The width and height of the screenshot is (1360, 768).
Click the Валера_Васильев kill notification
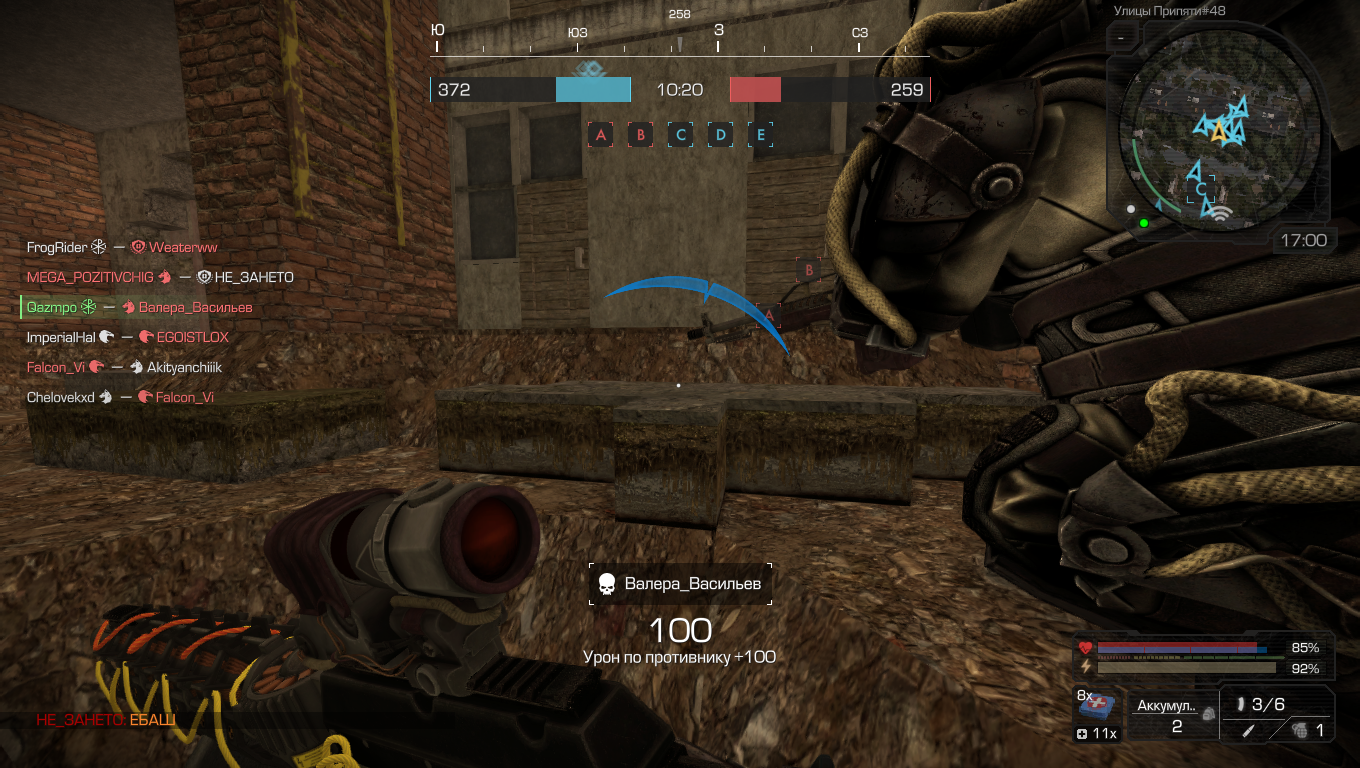(680, 583)
